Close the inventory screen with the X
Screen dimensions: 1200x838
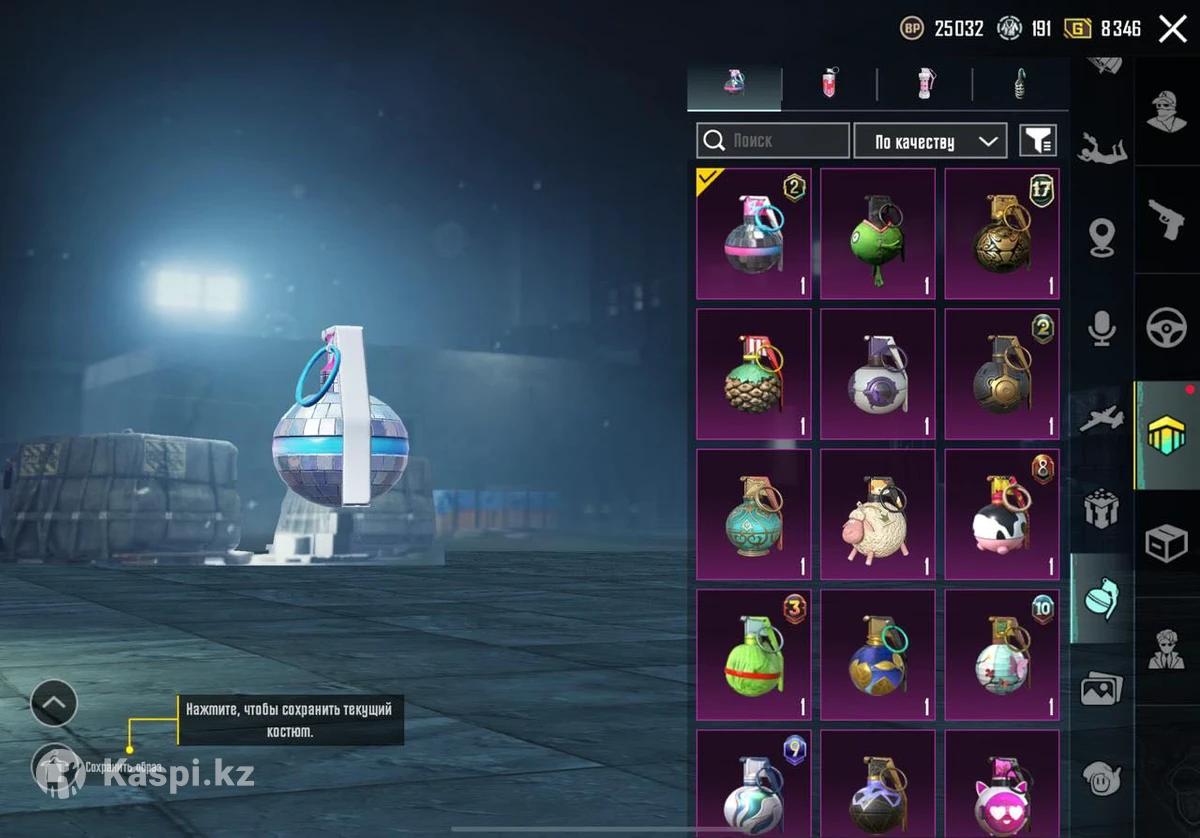click(1172, 29)
